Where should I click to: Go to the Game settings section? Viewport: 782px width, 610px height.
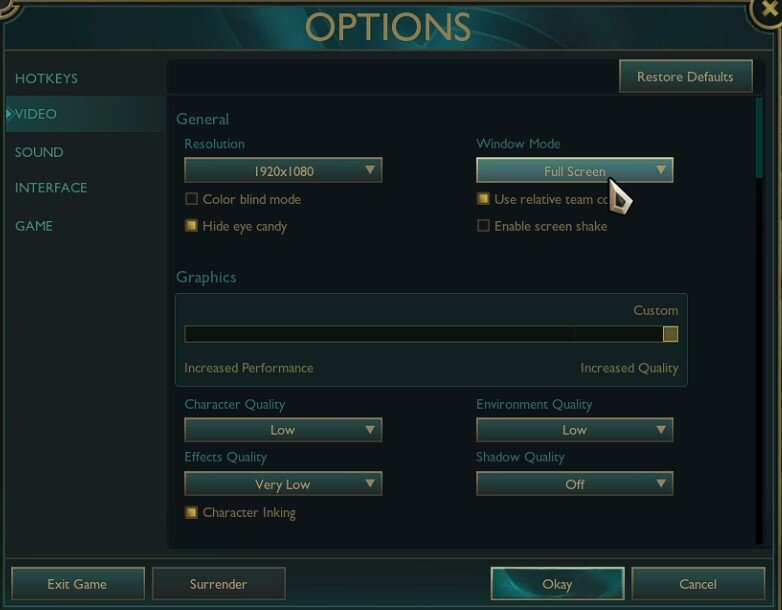34,226
